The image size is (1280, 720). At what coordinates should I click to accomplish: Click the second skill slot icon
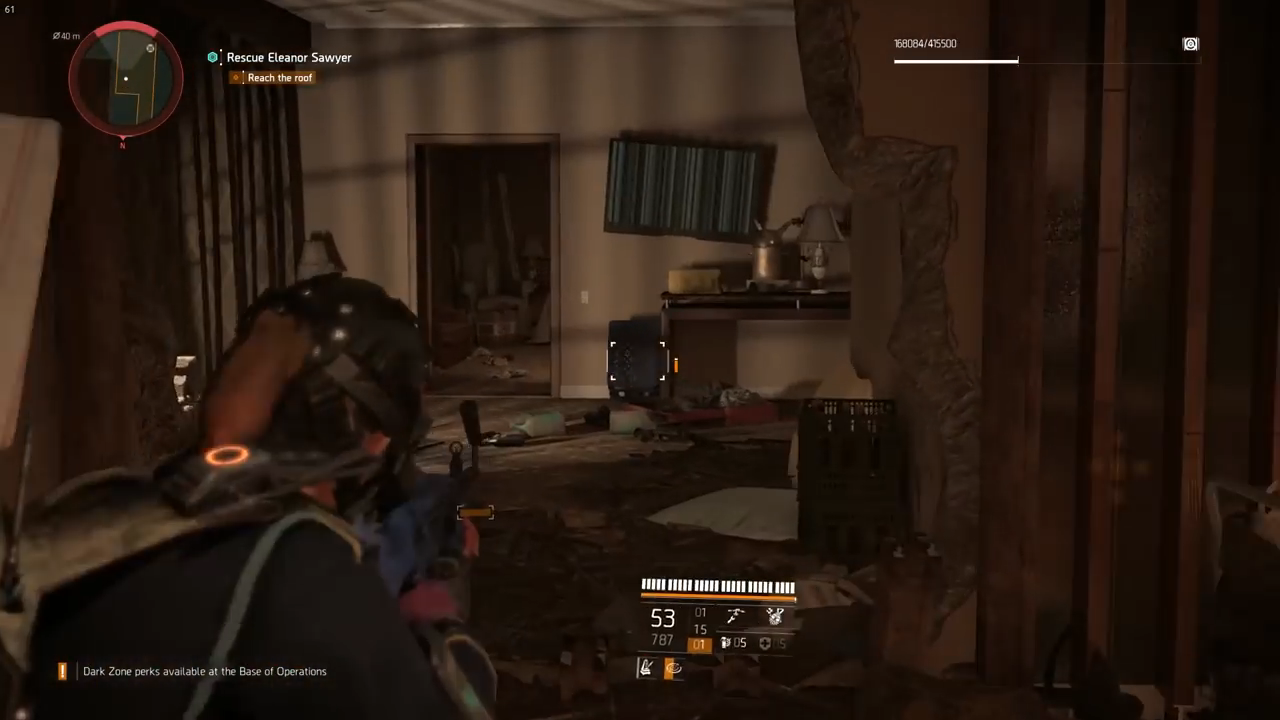tap(673, 668)
